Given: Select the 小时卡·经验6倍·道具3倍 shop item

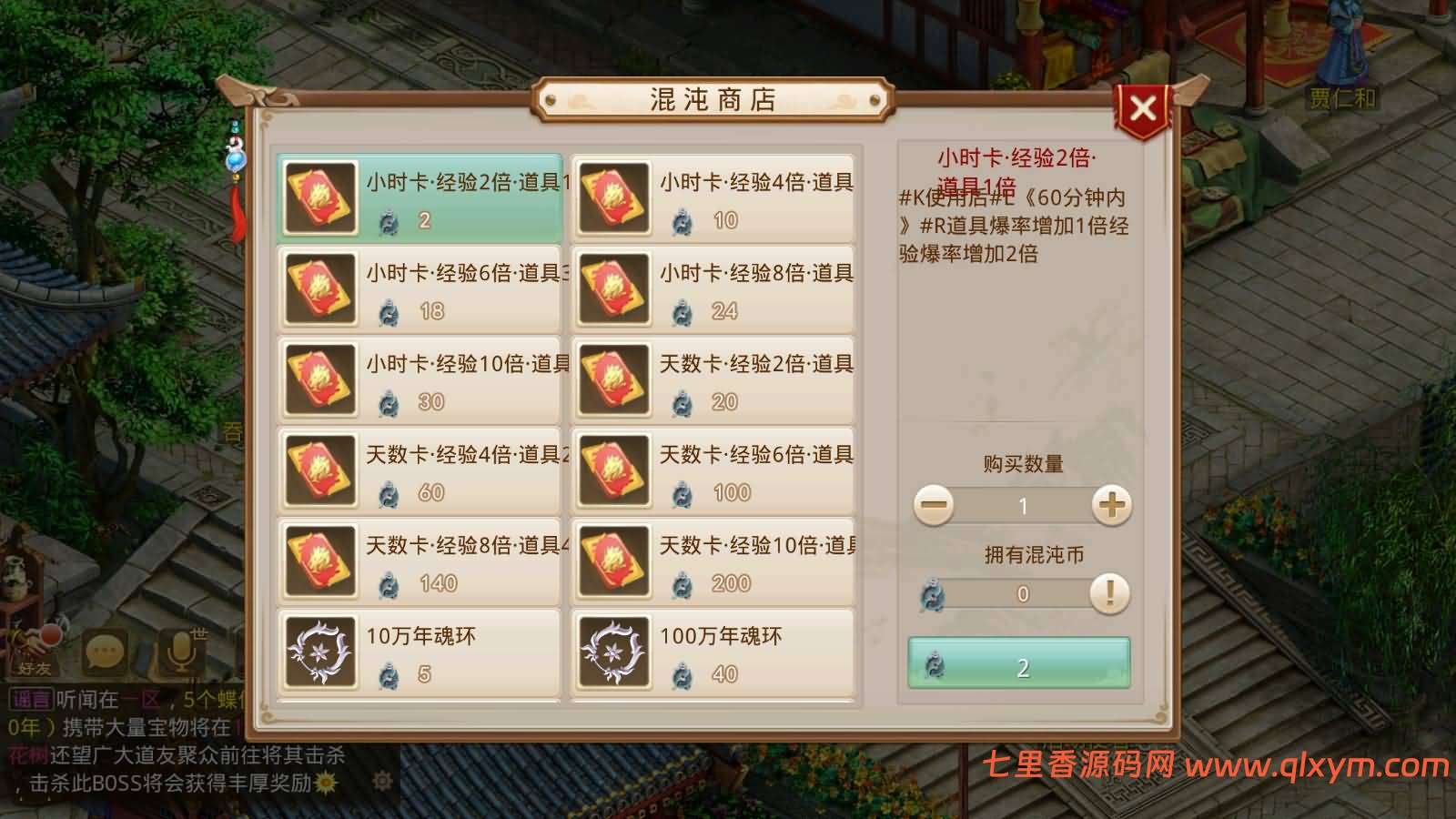Looking at the screenshot, I should coord(419,288).
